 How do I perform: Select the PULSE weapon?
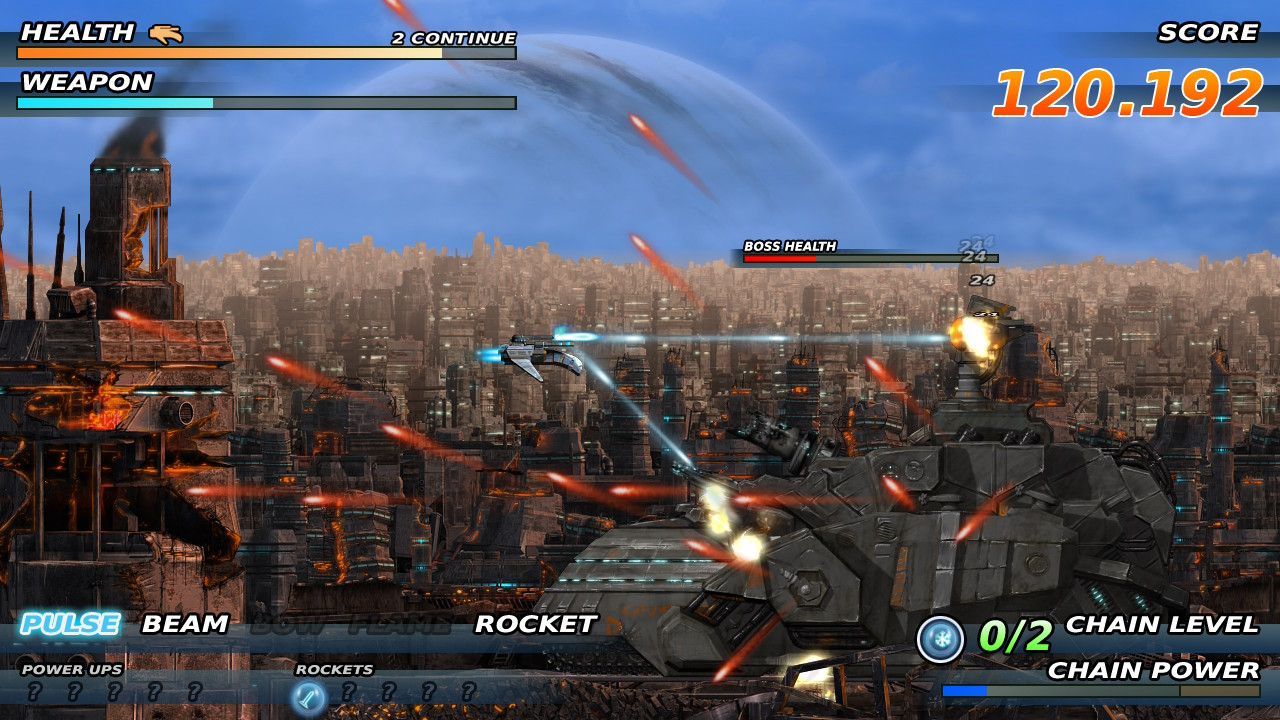point(70,625)
